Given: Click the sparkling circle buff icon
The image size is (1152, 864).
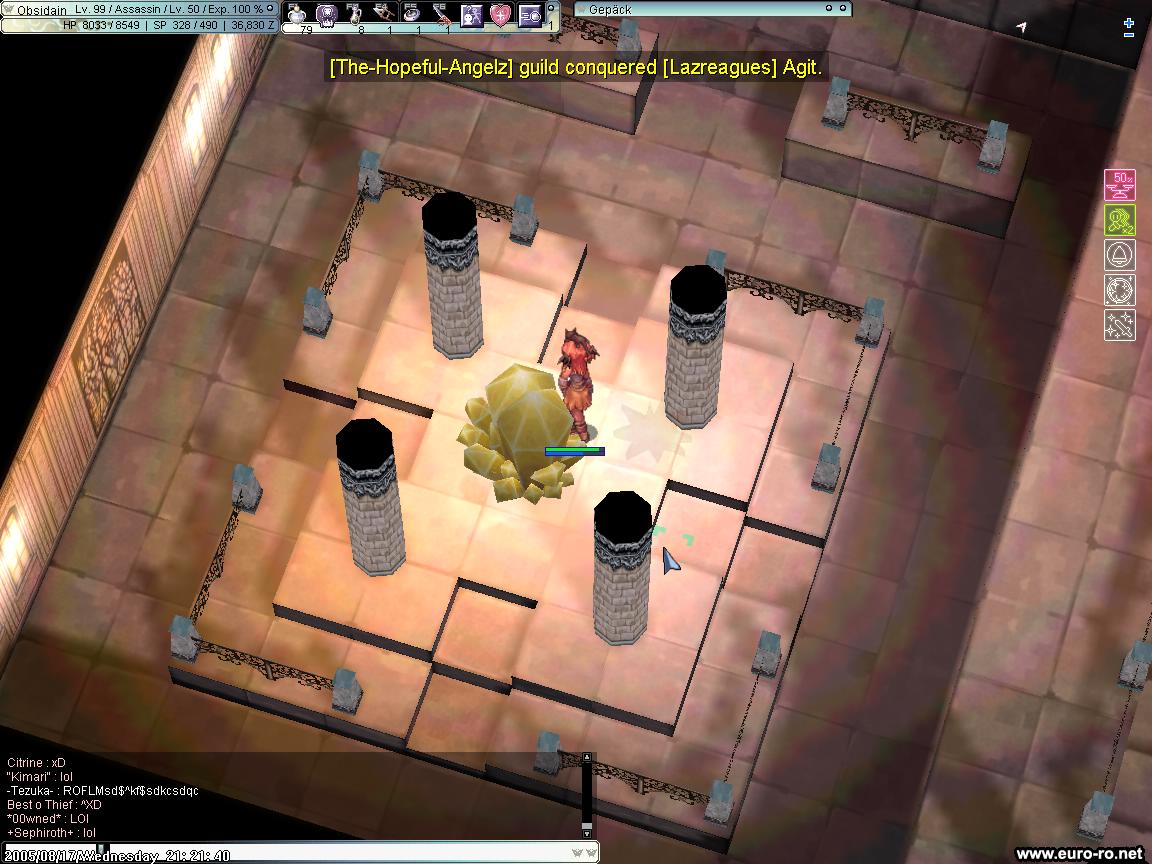Looking at the screenshot, I should pos(1119,290).
